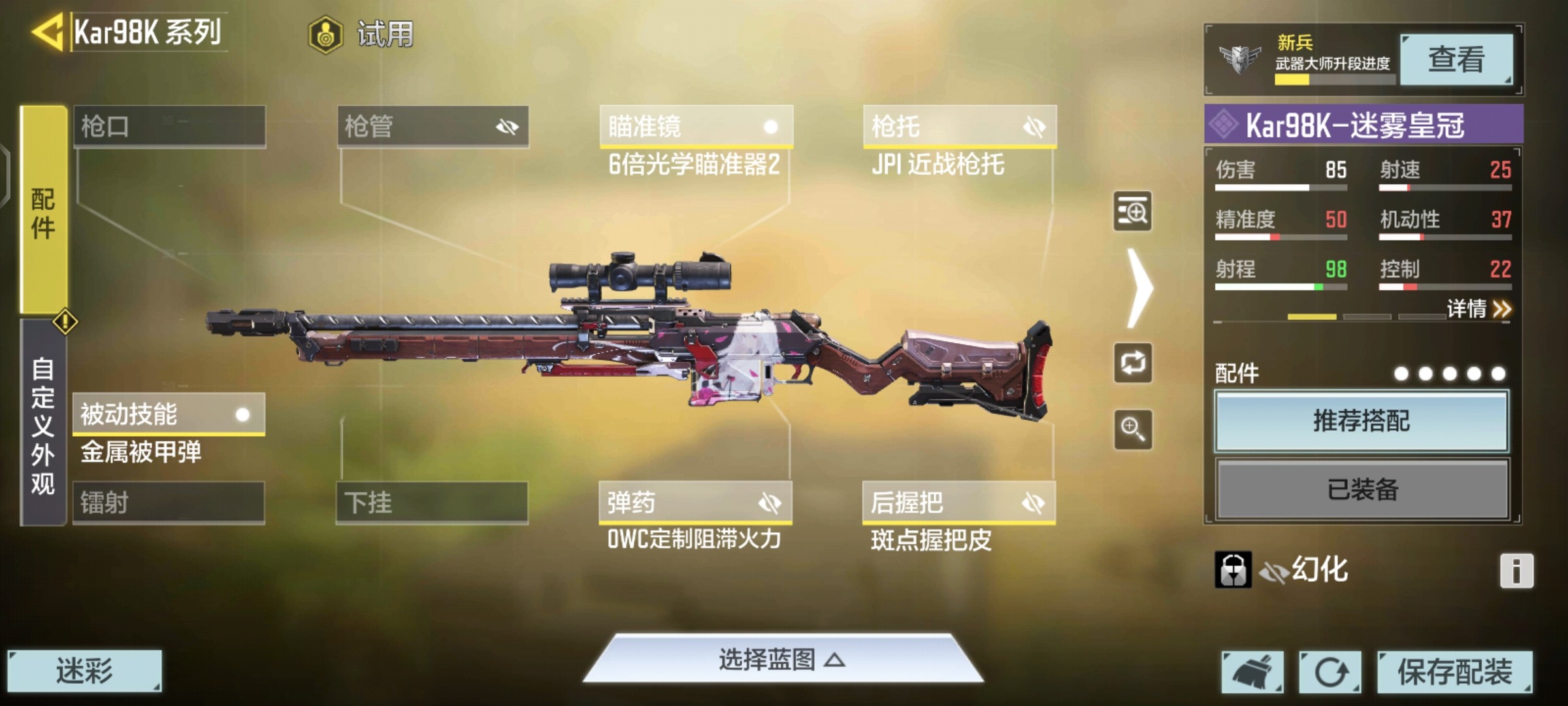This screenshot has width=1568, height=706.
Task: Switch to the 配件 attachments tab
Action: click(x=44, y=210)
